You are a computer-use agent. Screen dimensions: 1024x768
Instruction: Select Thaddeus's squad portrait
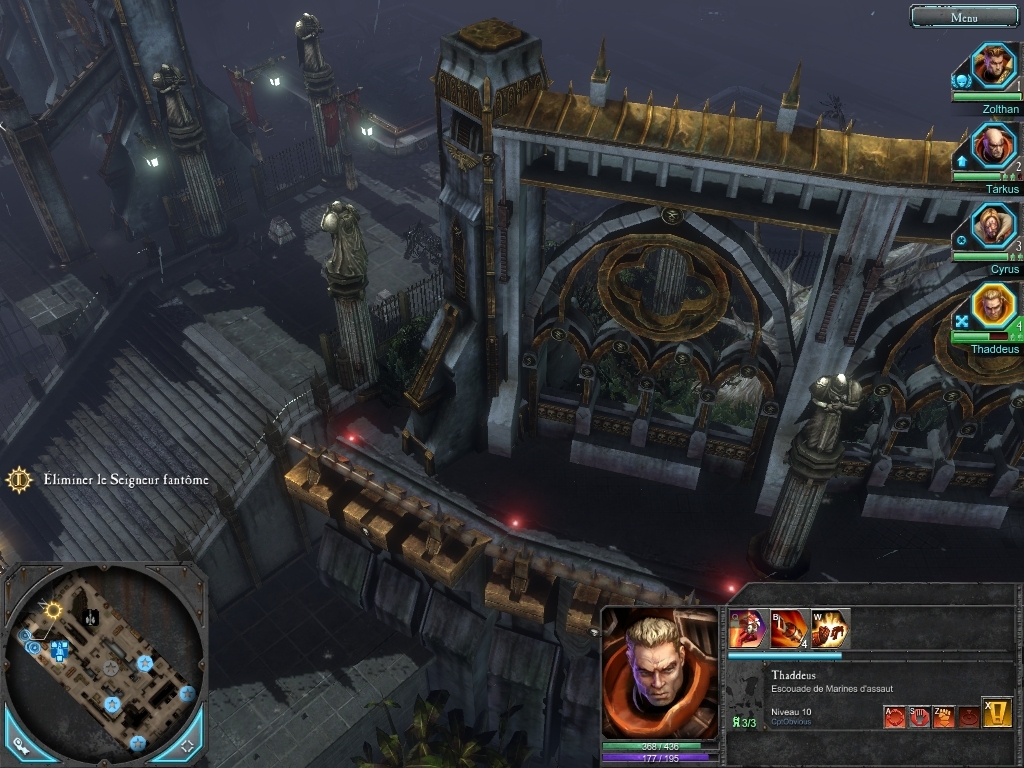pos(993,306)
